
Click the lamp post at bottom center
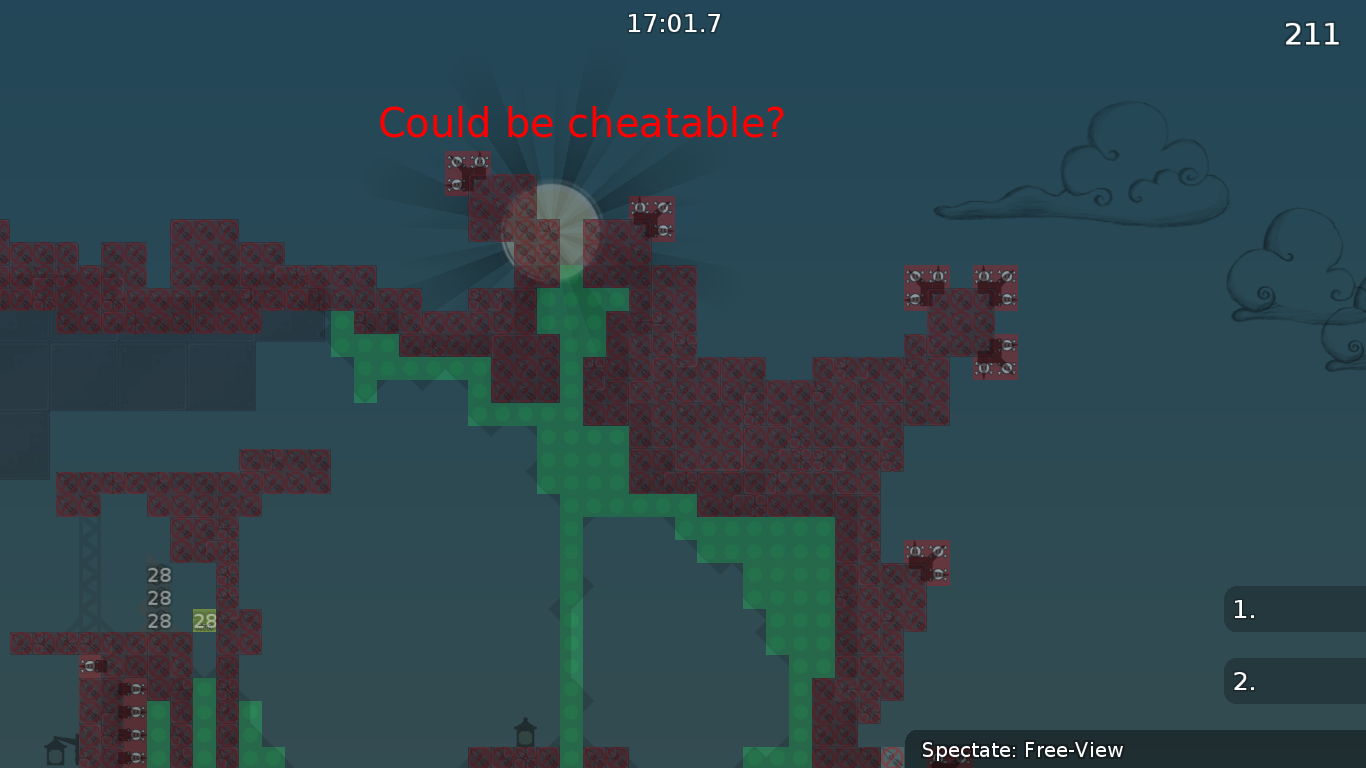click(524, 733)
